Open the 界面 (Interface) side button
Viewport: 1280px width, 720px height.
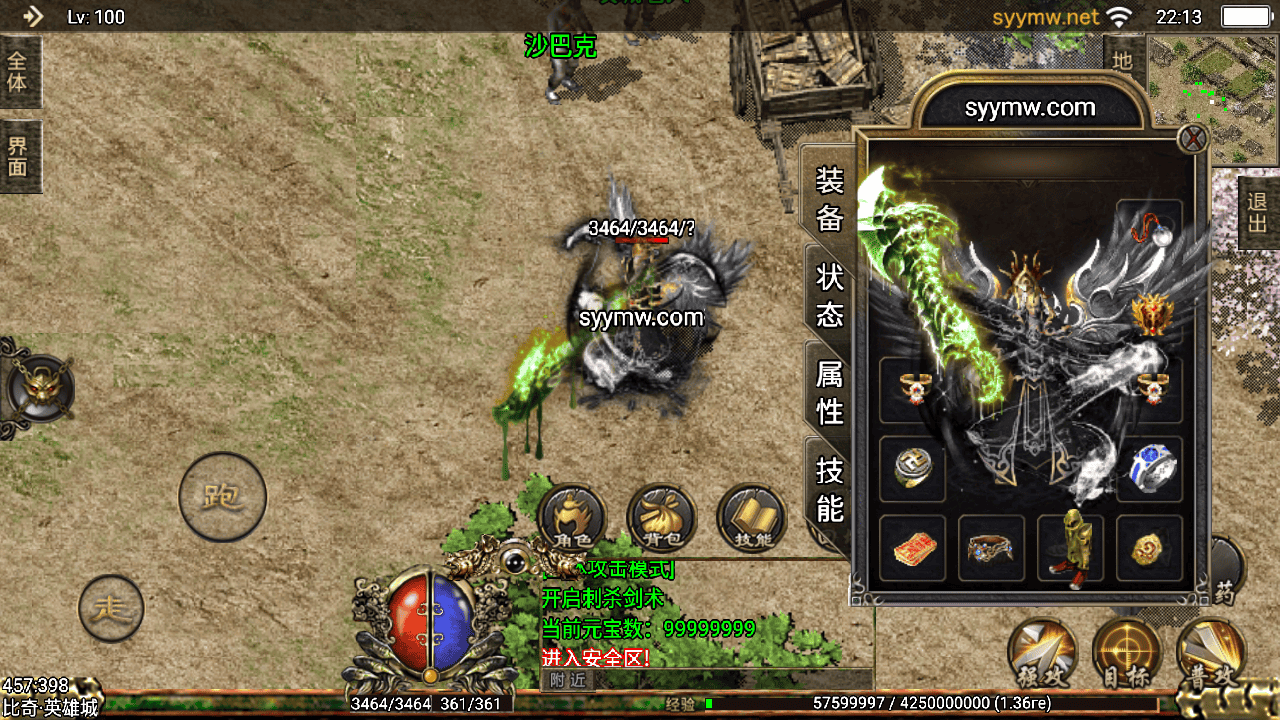tap(19, 156)
